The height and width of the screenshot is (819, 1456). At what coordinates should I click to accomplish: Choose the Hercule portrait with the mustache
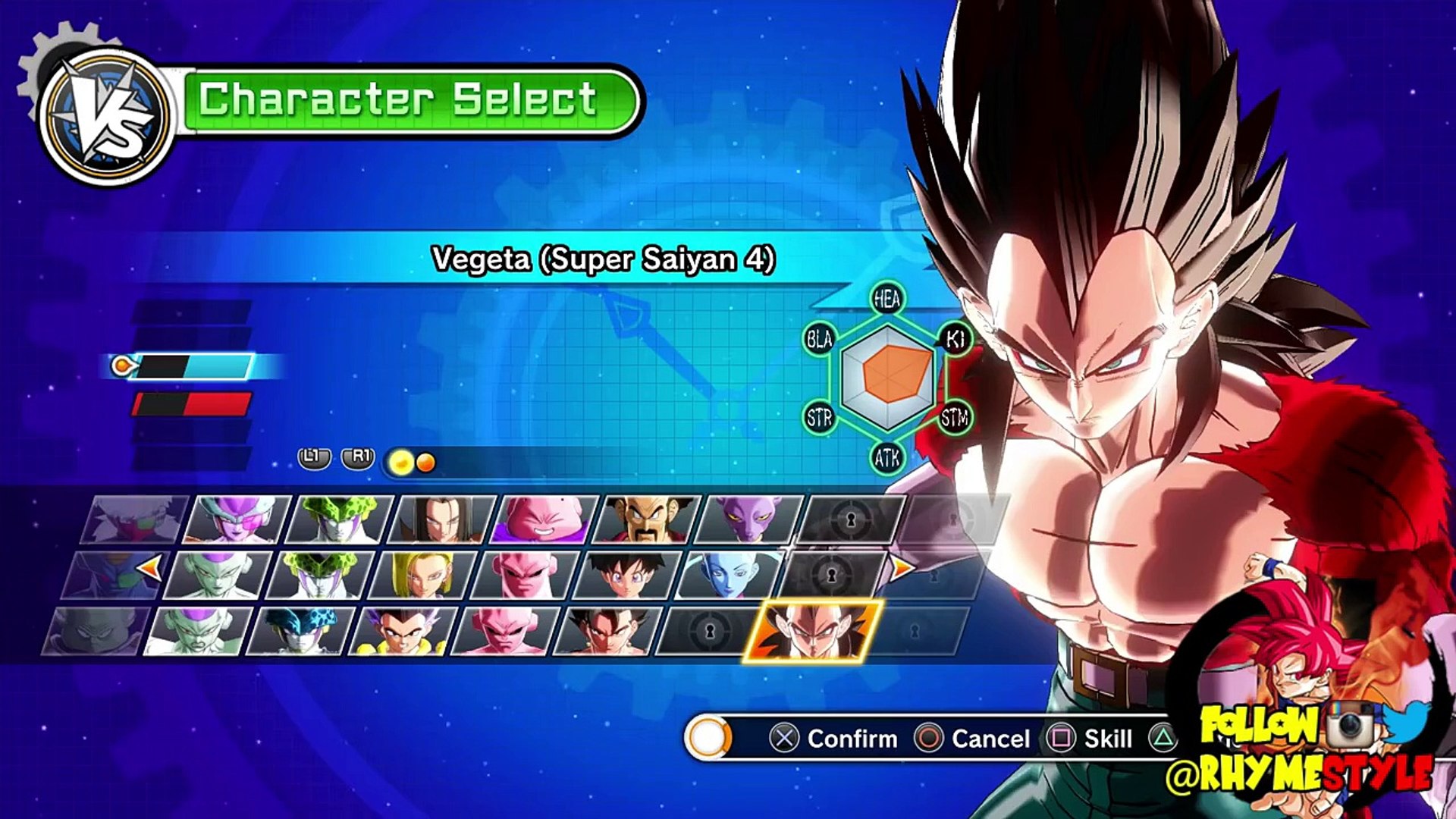coord(647,519)
